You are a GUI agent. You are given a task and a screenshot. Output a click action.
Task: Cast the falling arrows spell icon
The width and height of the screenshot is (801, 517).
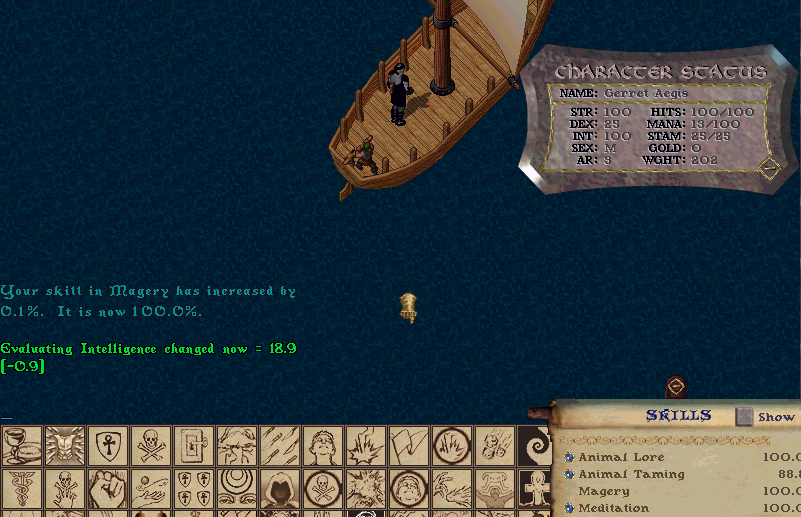279,445
